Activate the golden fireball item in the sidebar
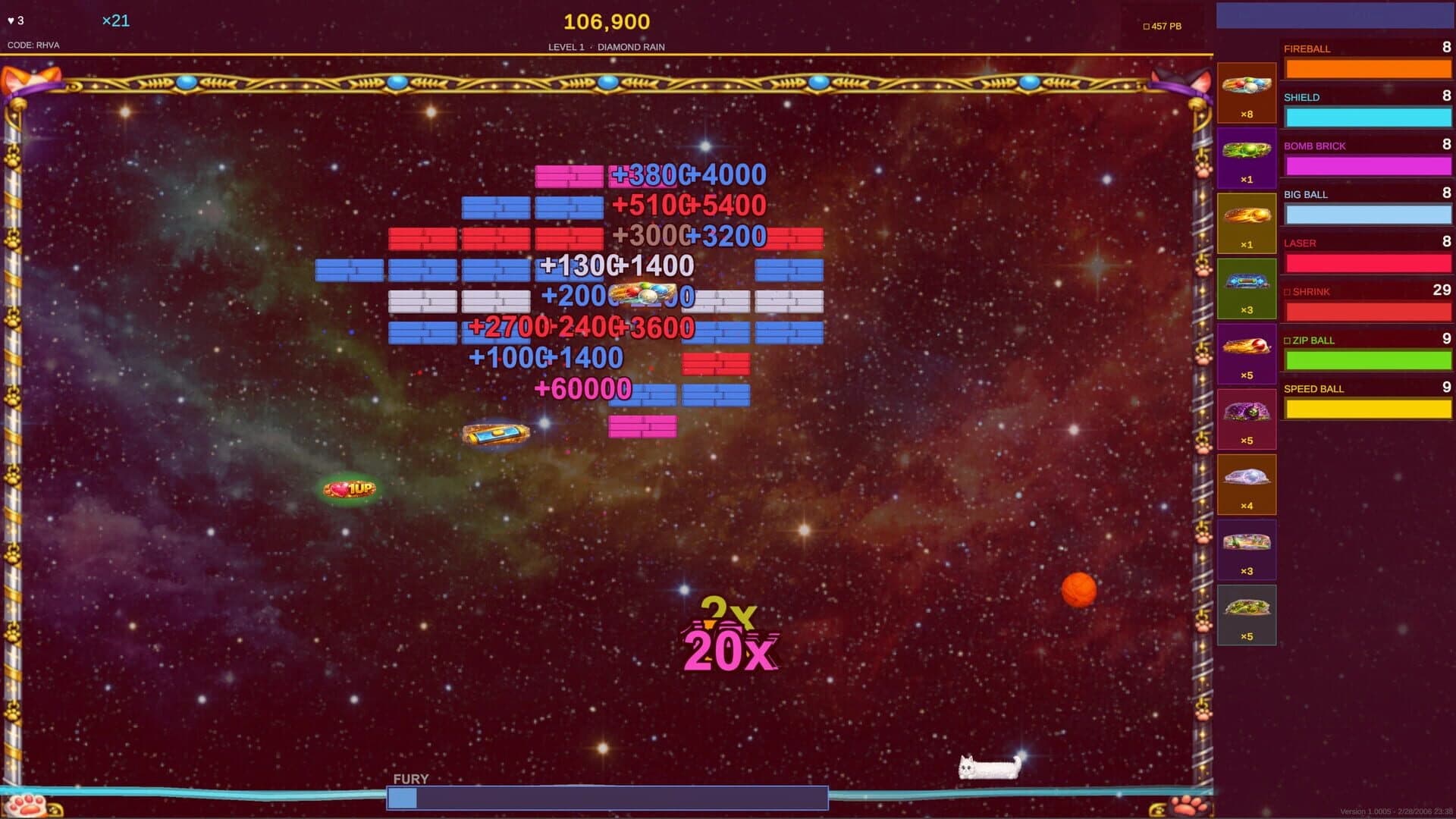The width and height of the screenshot is (1456, 819). [1247, 221]
